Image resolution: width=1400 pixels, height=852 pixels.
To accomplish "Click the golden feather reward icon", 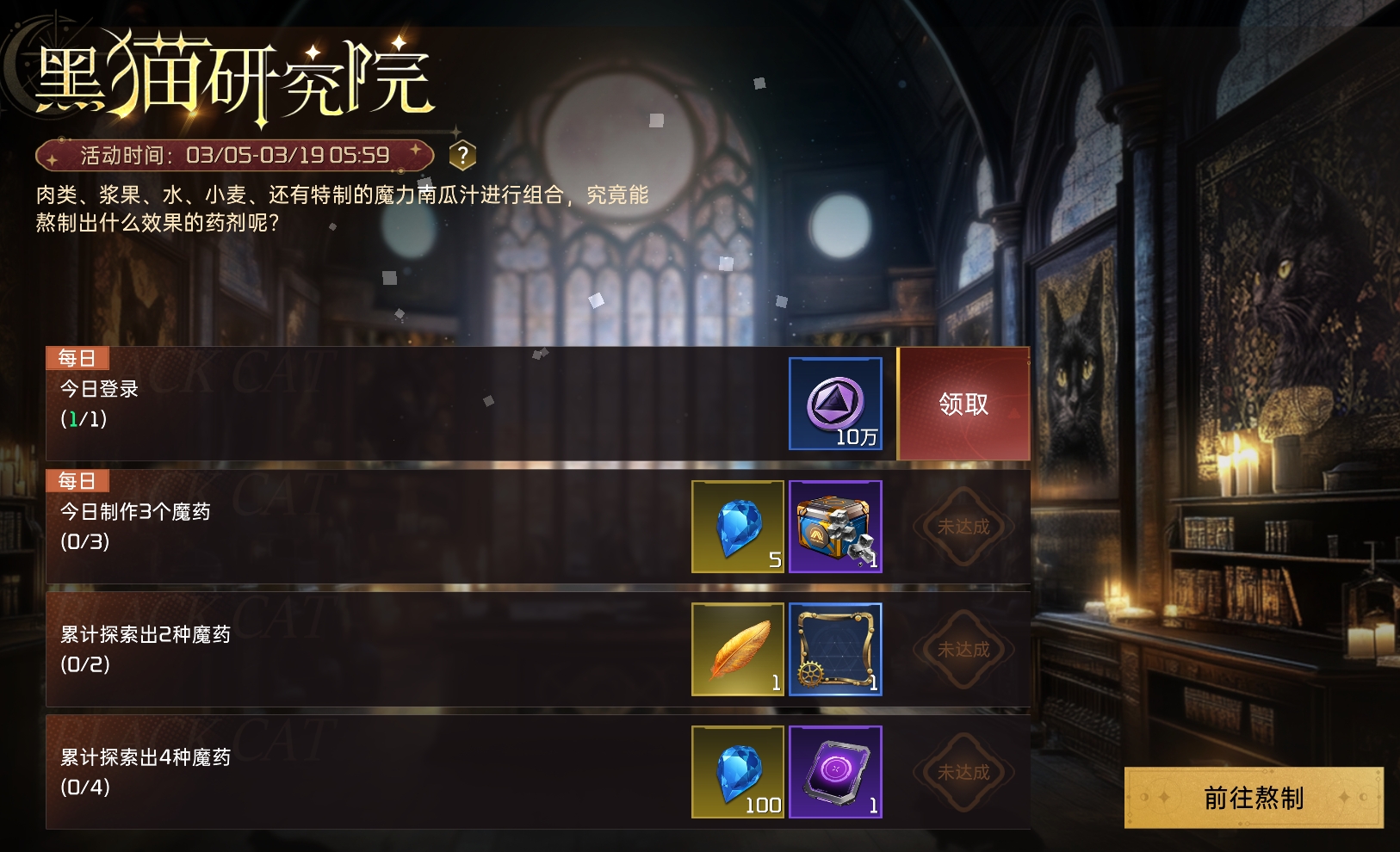I will pyautogui.click(x=738, y=651).
